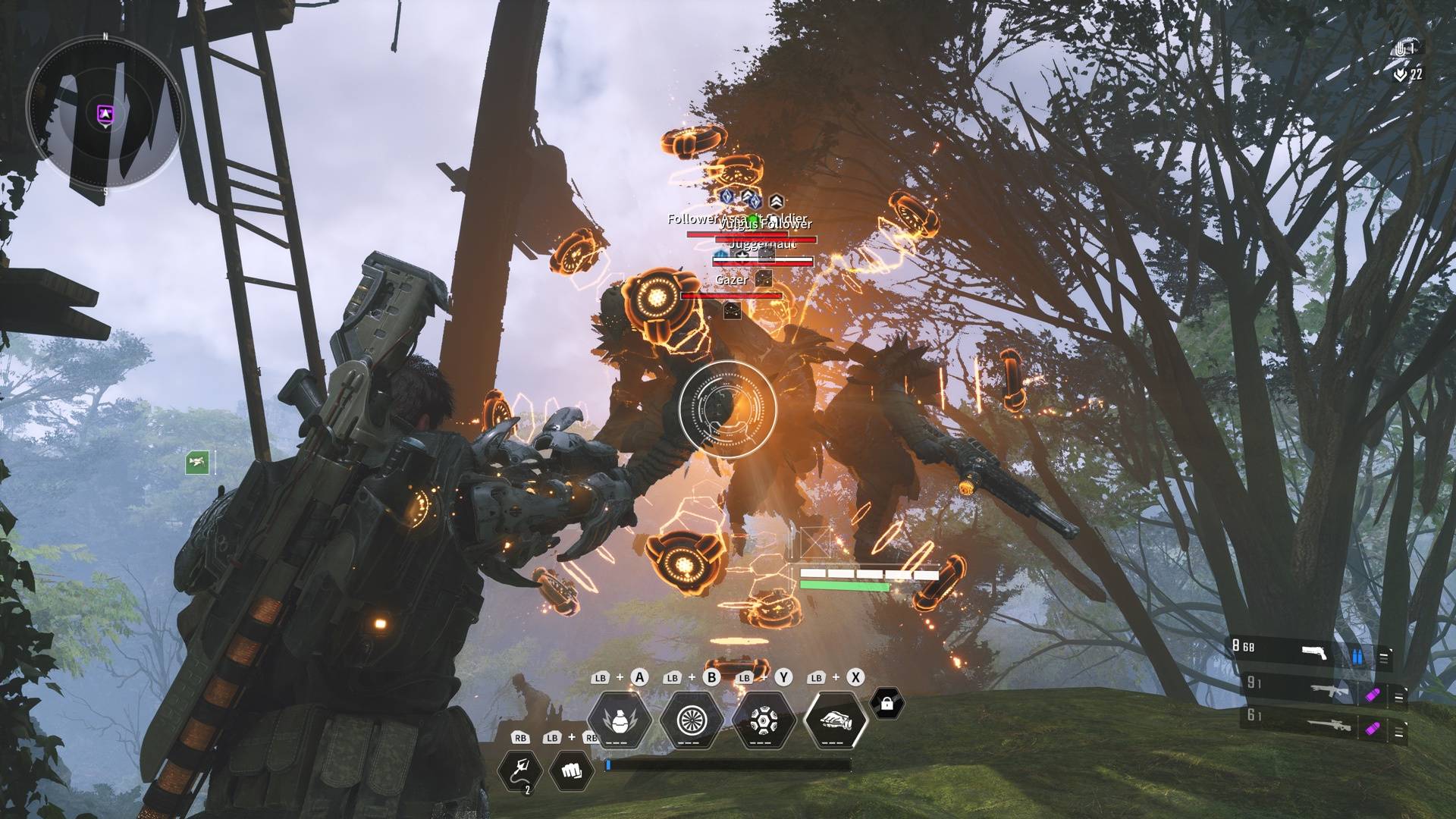Activate the fist melee attack icon
This screenshot has width=1456, height=819.
(x=572, y=770)
